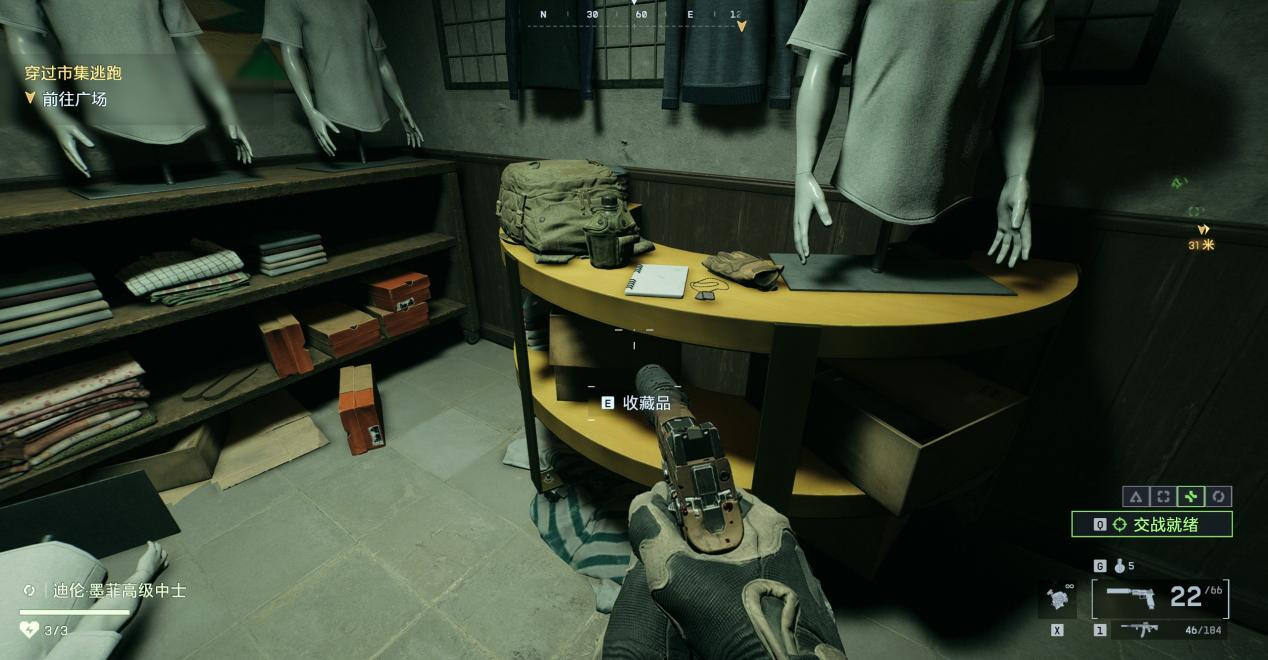1268x660 pixels.
Task: Choose the circular arrows squad order icon
Action: pos(1219,496)
